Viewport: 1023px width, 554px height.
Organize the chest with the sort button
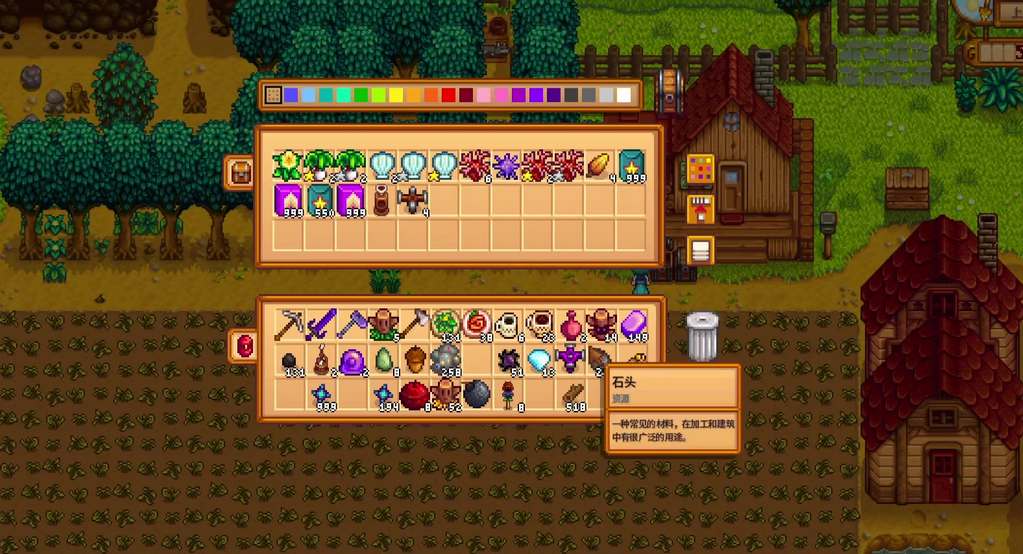[700, 250]
